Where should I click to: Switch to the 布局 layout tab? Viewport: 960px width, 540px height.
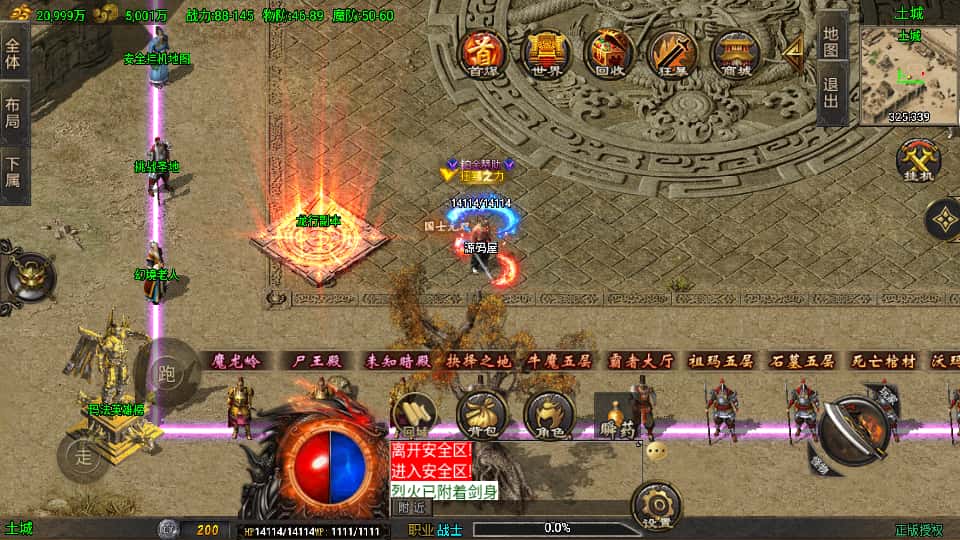pyautogui.click(x=13, y=112)
